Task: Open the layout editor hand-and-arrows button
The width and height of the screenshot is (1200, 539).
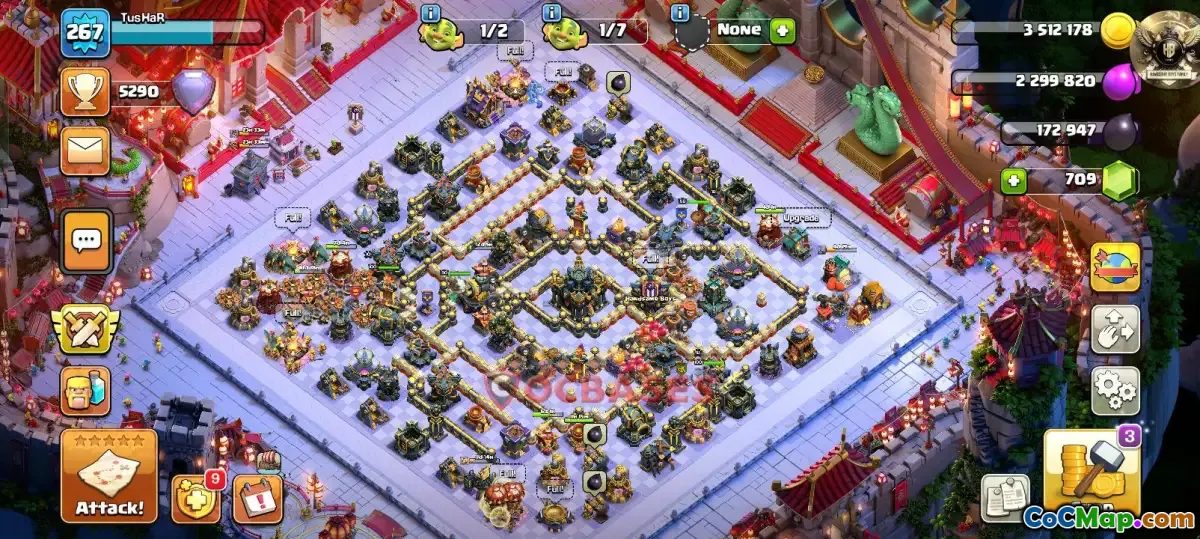Action: point(1115,328)
